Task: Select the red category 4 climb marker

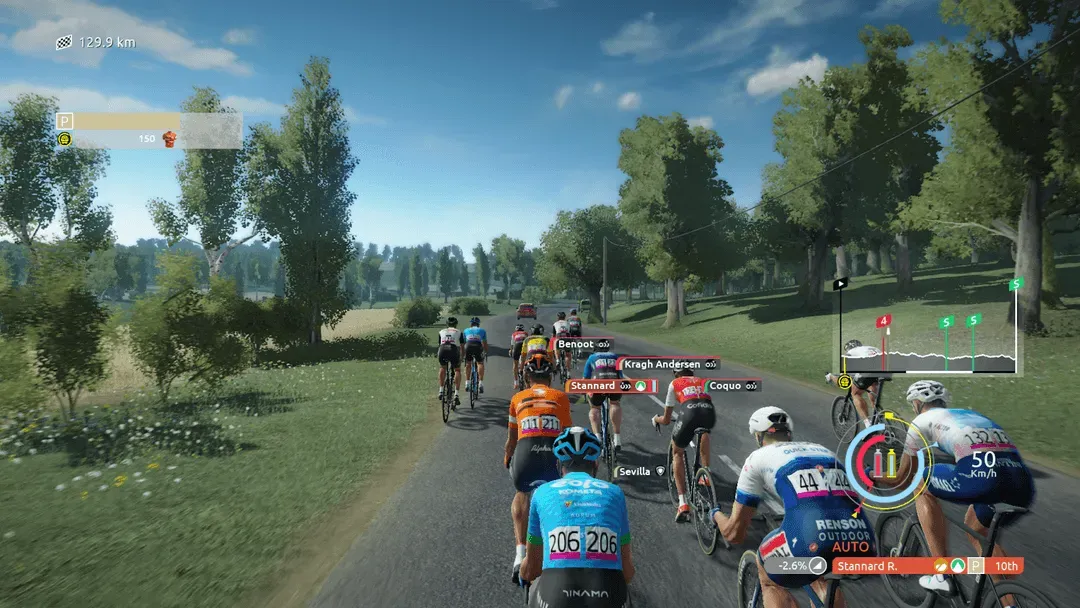Action: coord(883,322)
